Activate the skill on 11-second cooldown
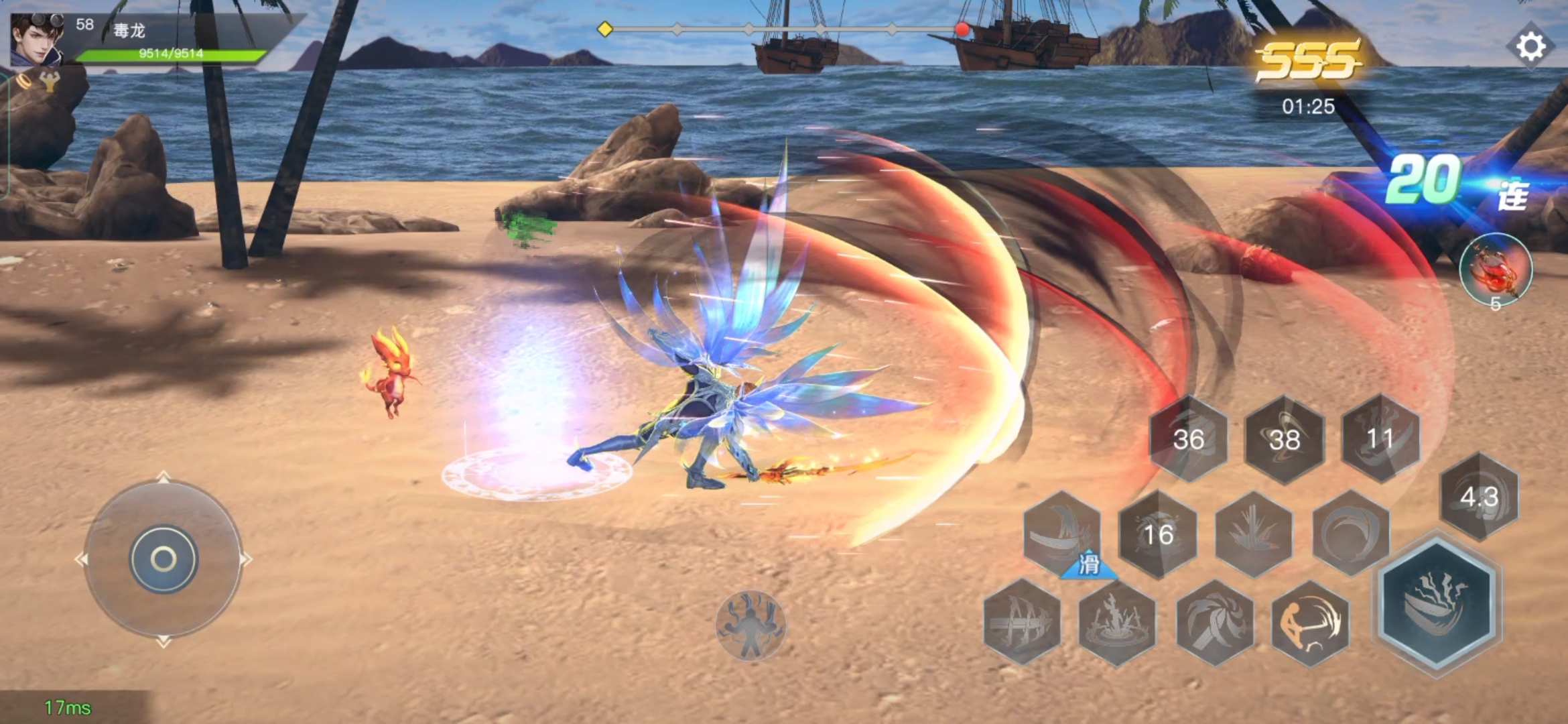 pyautogui.click(x=1380, y=438)
